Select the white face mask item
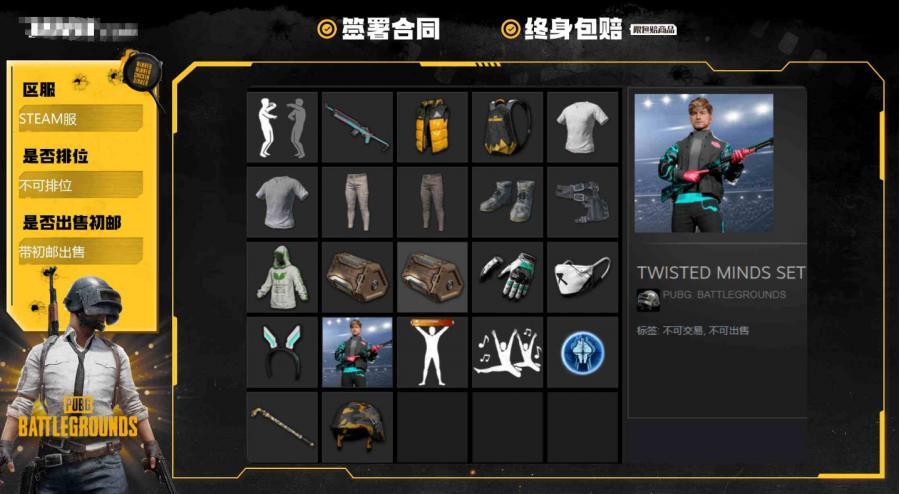Image resolution: width=900 pixels, height=494 pixels. click(x=582, y=277)
